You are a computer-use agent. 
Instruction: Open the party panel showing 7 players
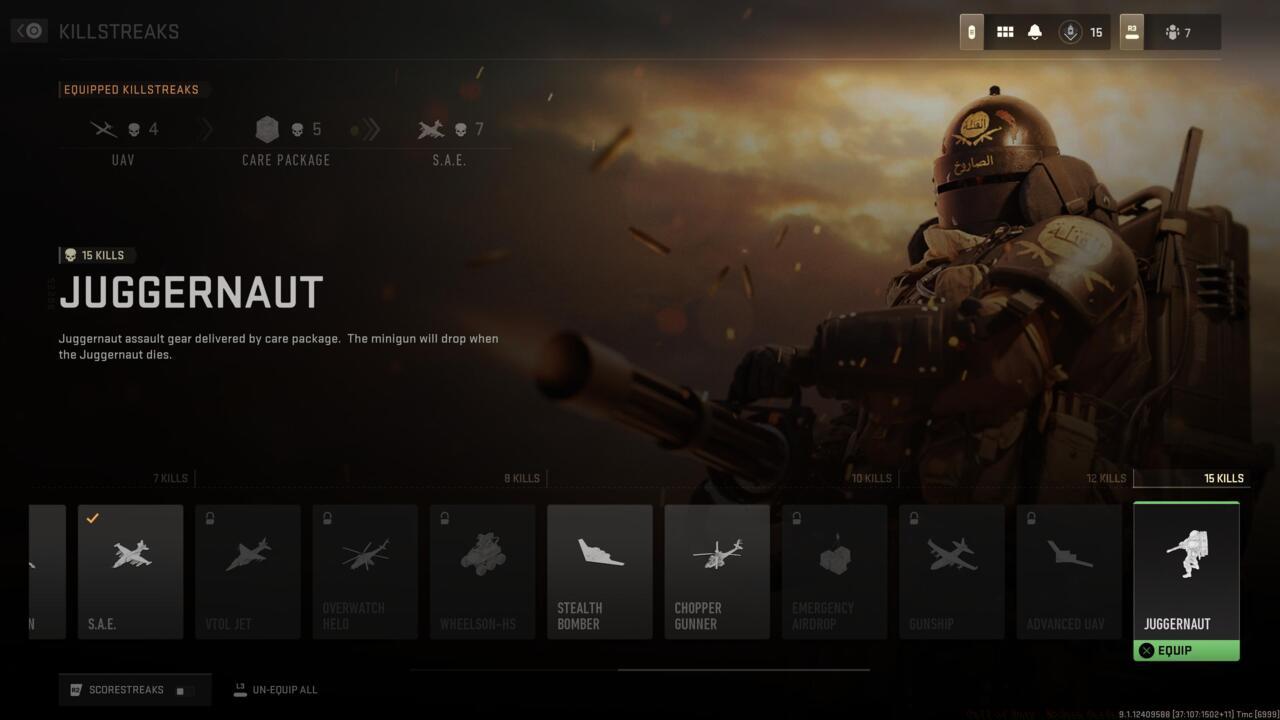[x=1180, y=31]
